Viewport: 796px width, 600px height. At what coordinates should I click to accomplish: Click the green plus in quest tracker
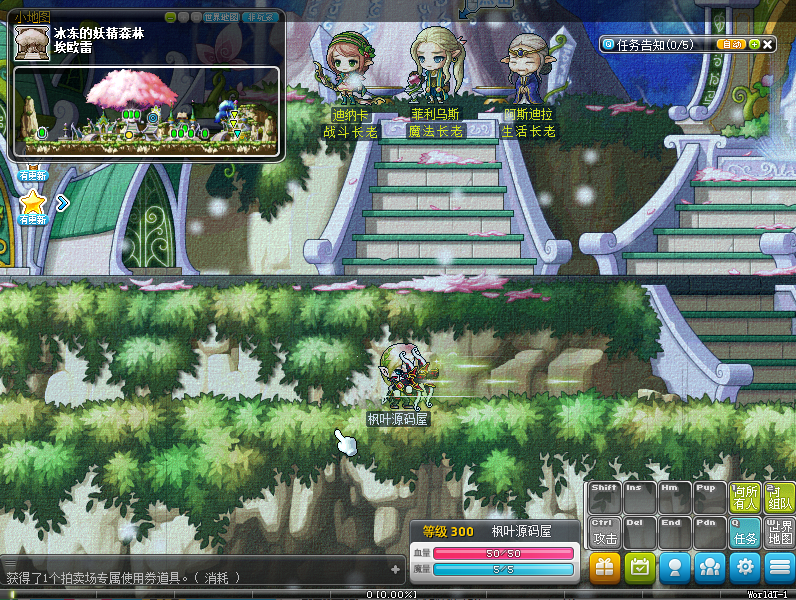pyautogui.click(x=753, y=44)
